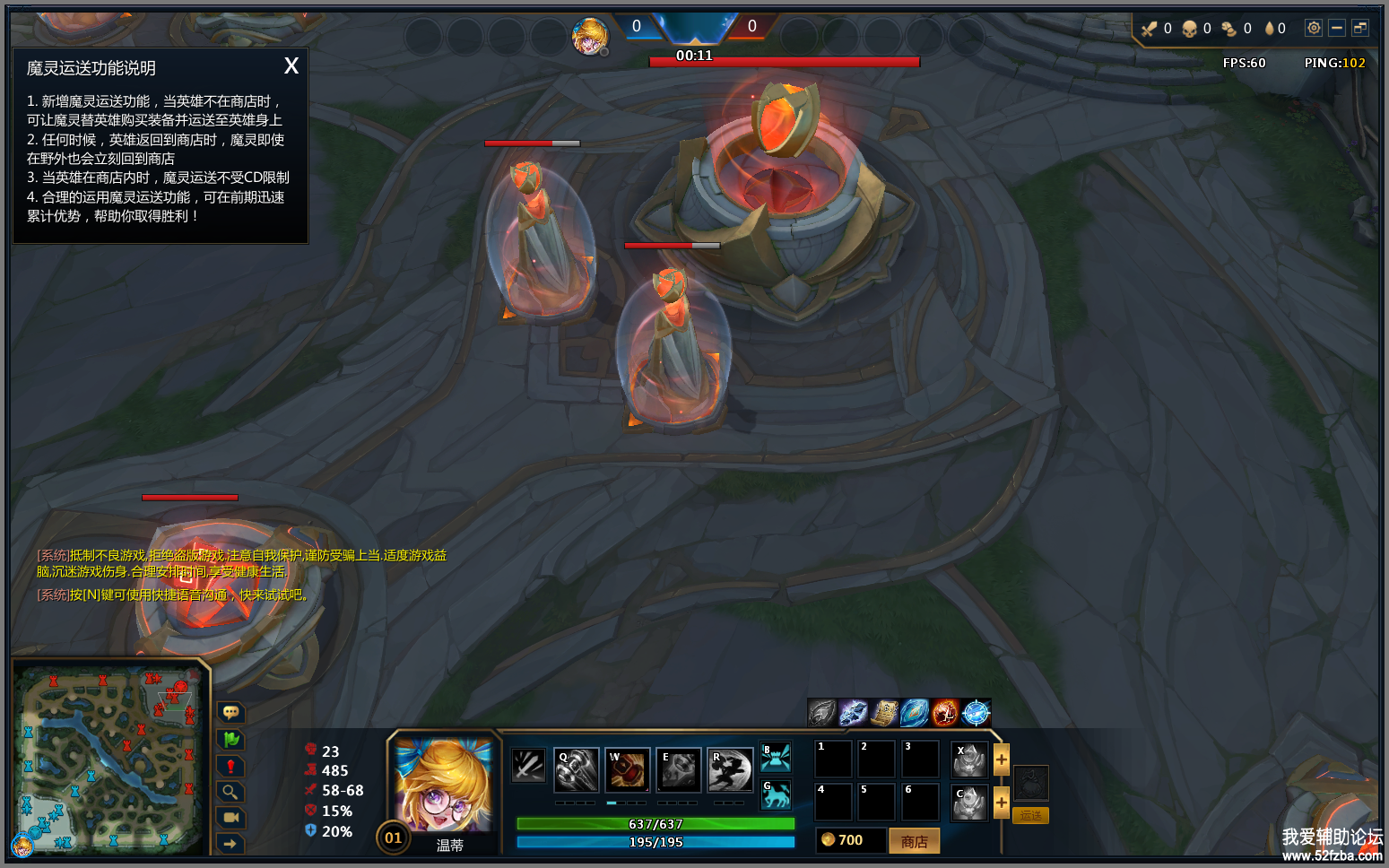Minimize the game window
Screen dimensions: 1389x868
1336,28
